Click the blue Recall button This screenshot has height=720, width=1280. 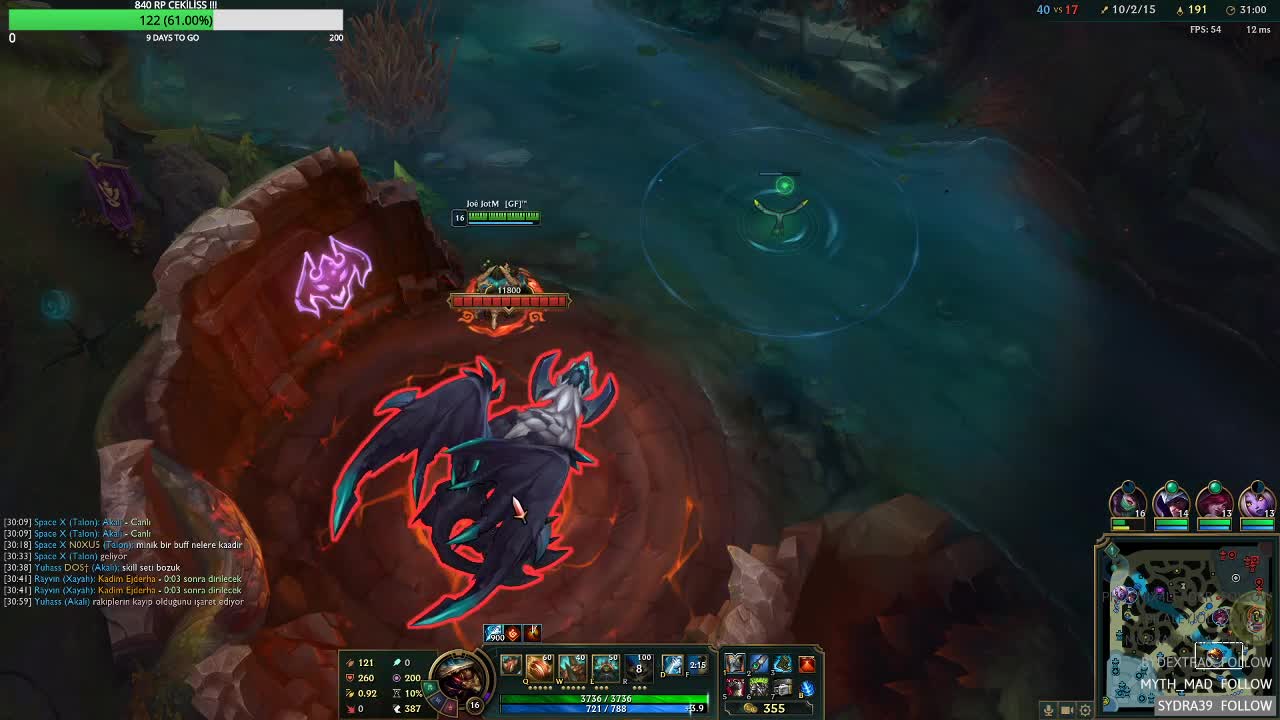807,688
